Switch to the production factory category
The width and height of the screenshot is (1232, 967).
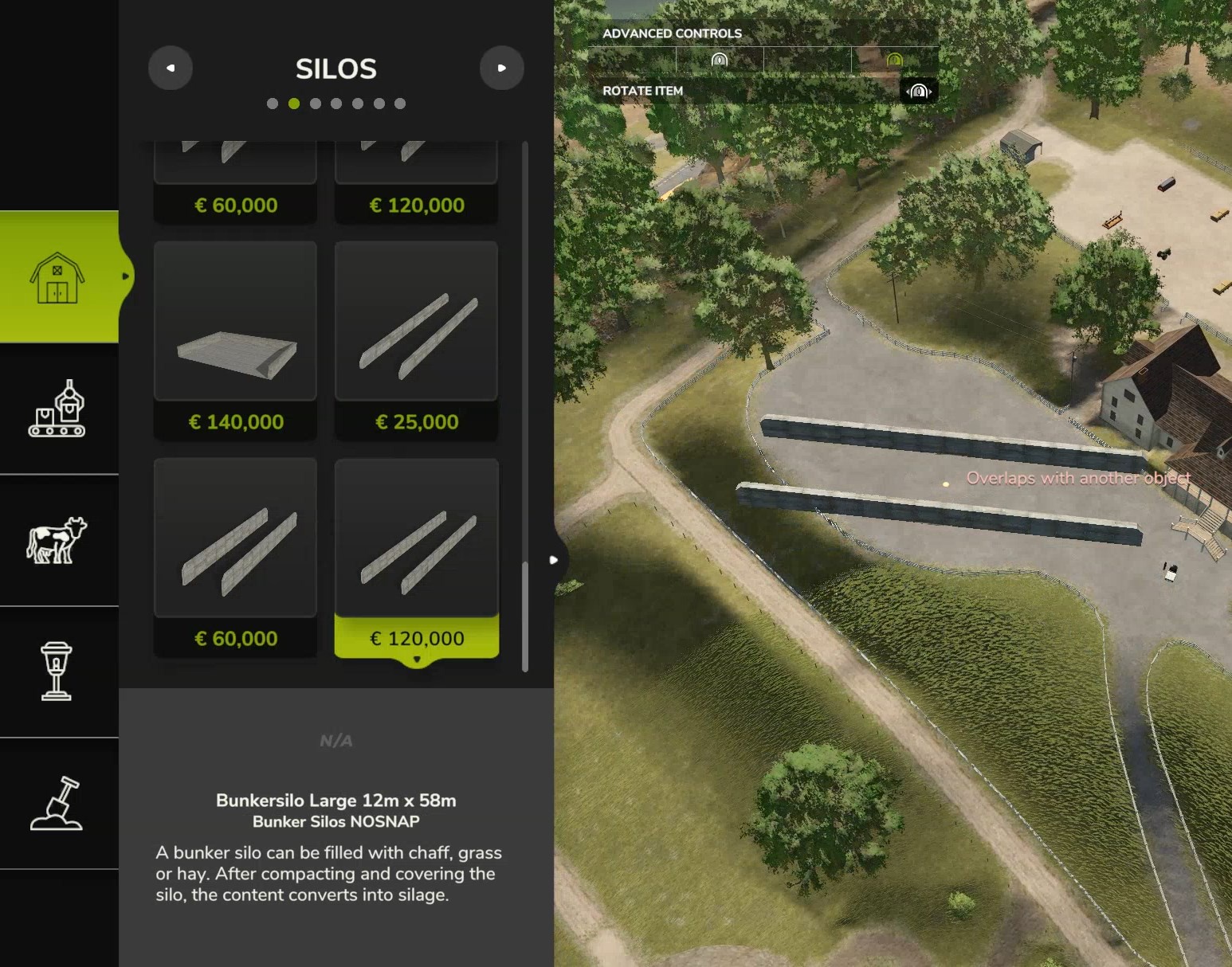tap(57, 408)
